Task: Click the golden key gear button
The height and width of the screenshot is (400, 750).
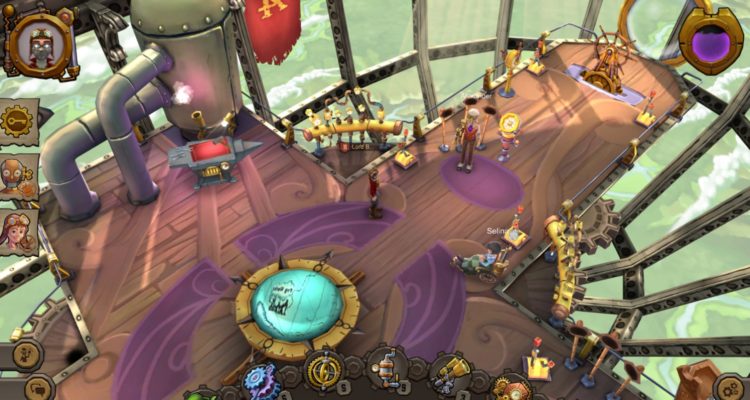Action: pos(18,121)
